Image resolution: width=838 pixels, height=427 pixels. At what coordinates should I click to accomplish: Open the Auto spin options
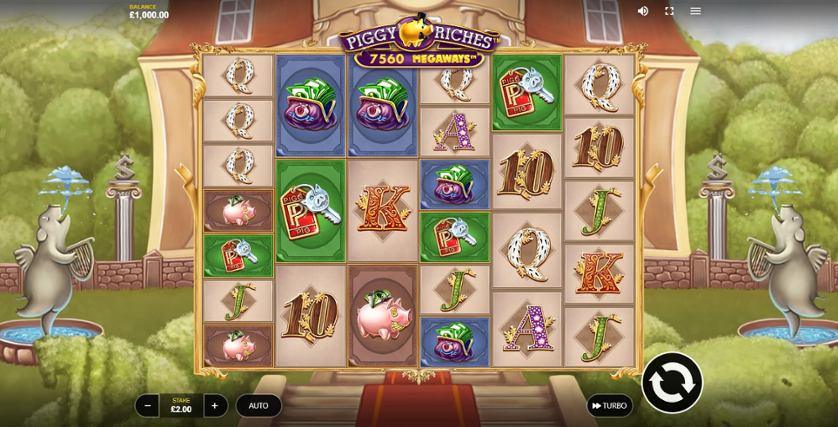[x=258, y=405]
